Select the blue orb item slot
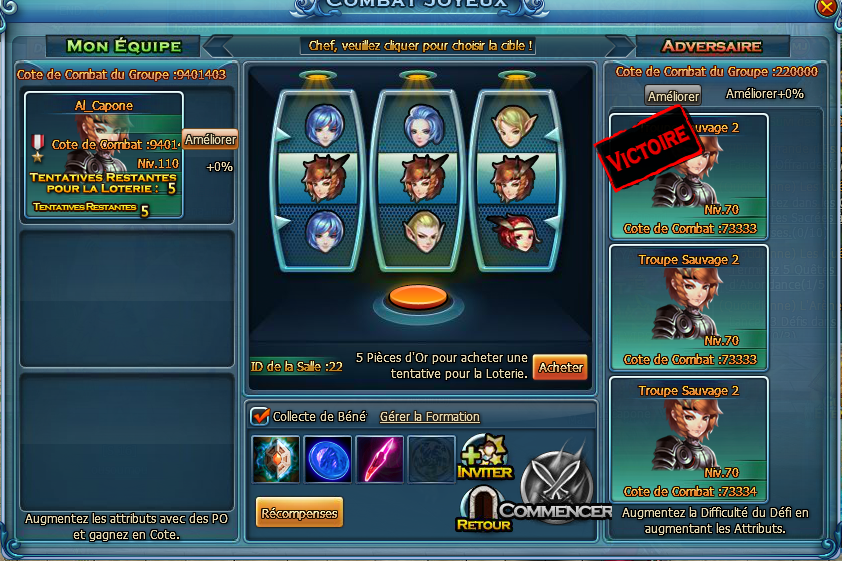This screenshot has width=842, height=561. [328, 459]
